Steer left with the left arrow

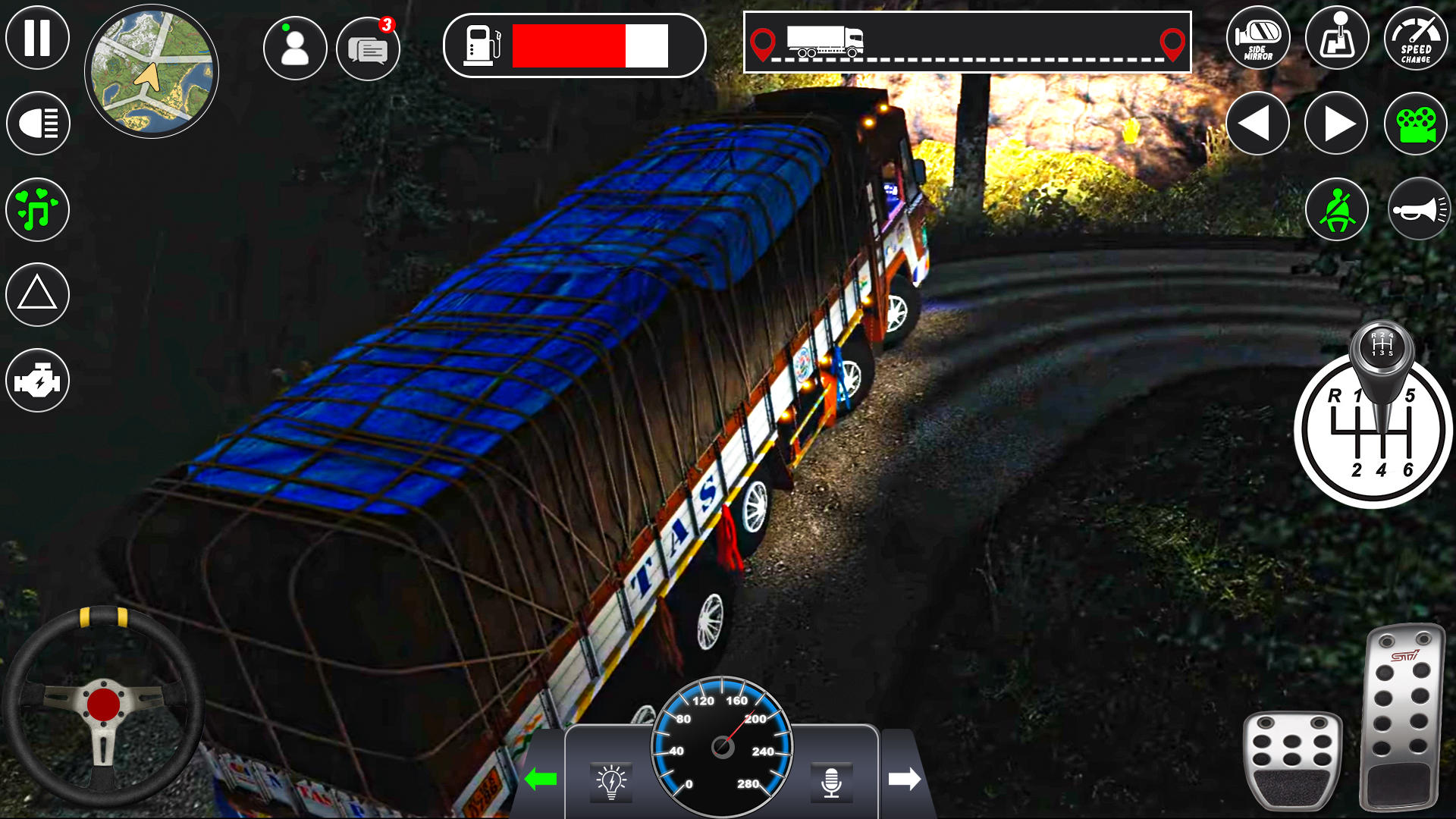pyautogui.click(x=1258, y=122)
